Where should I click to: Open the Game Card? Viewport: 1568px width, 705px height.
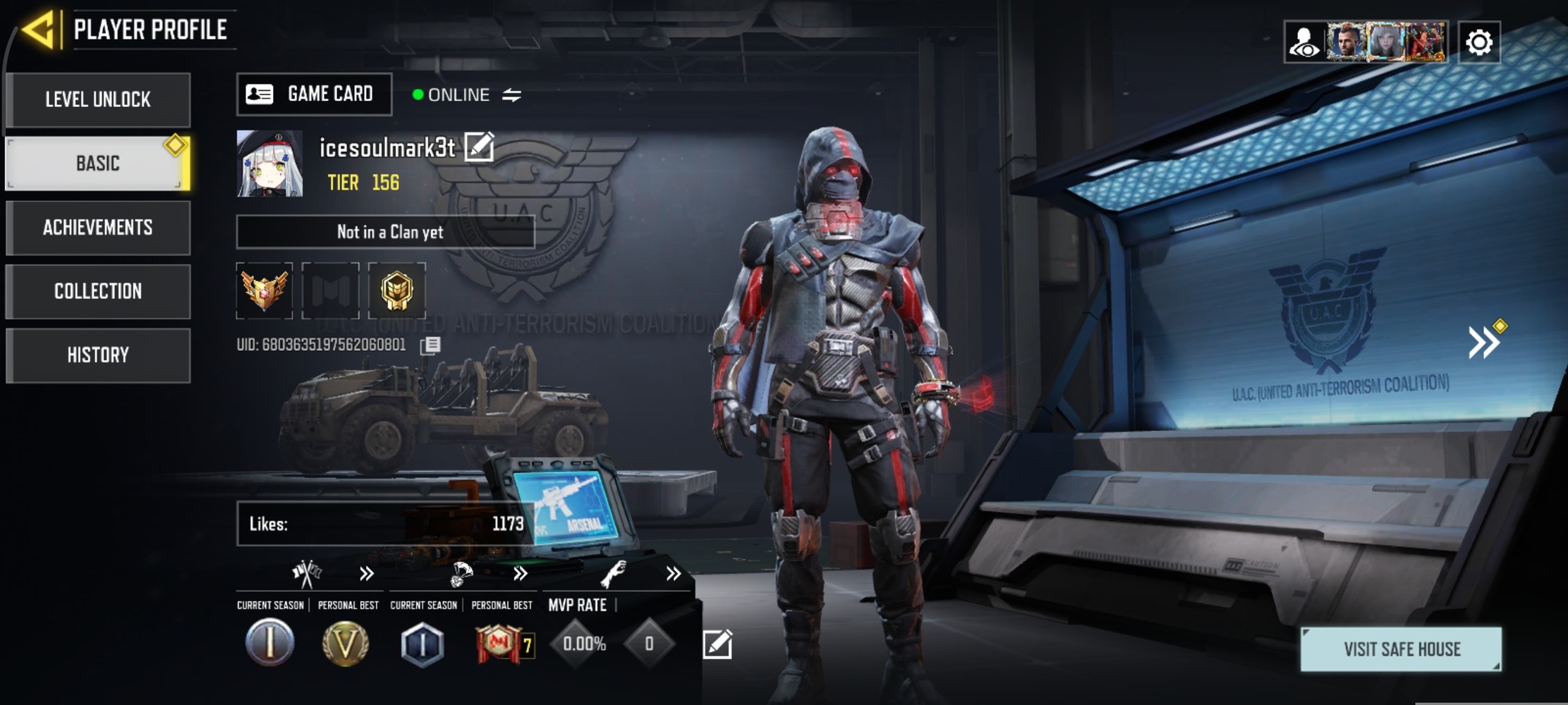point(314,94)
